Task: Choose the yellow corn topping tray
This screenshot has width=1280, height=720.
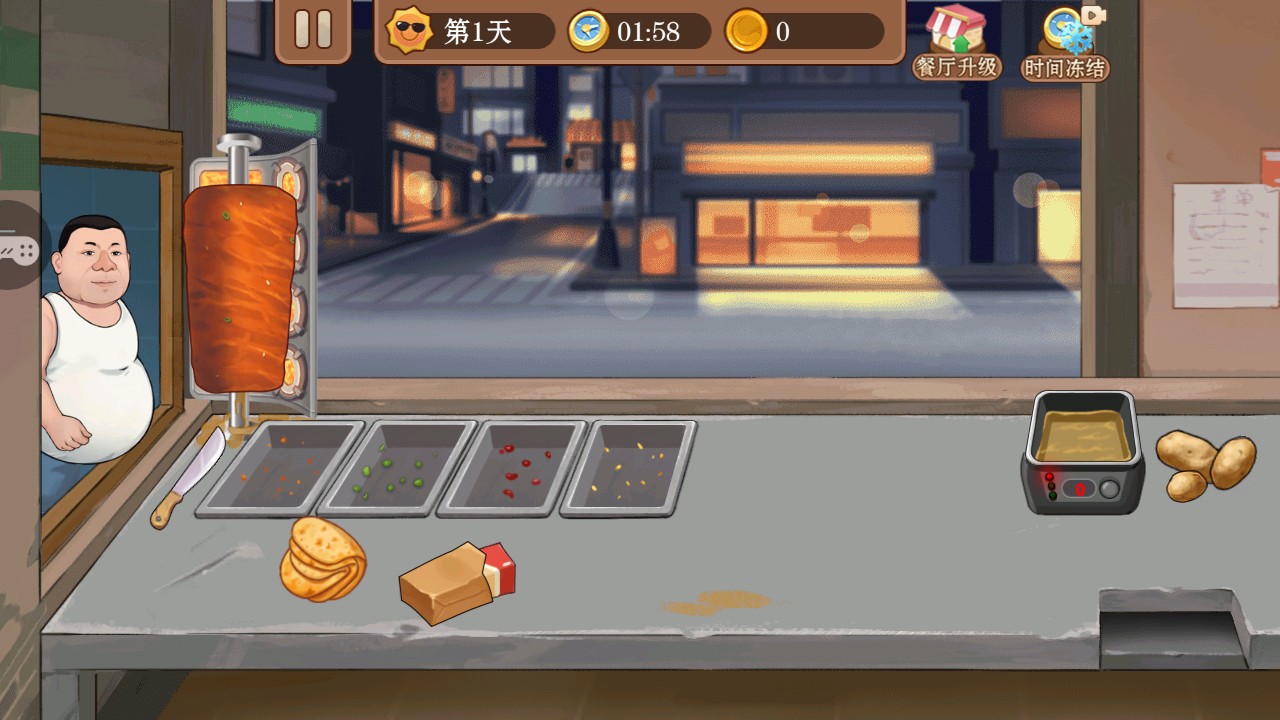Action: tap(628, 468)
